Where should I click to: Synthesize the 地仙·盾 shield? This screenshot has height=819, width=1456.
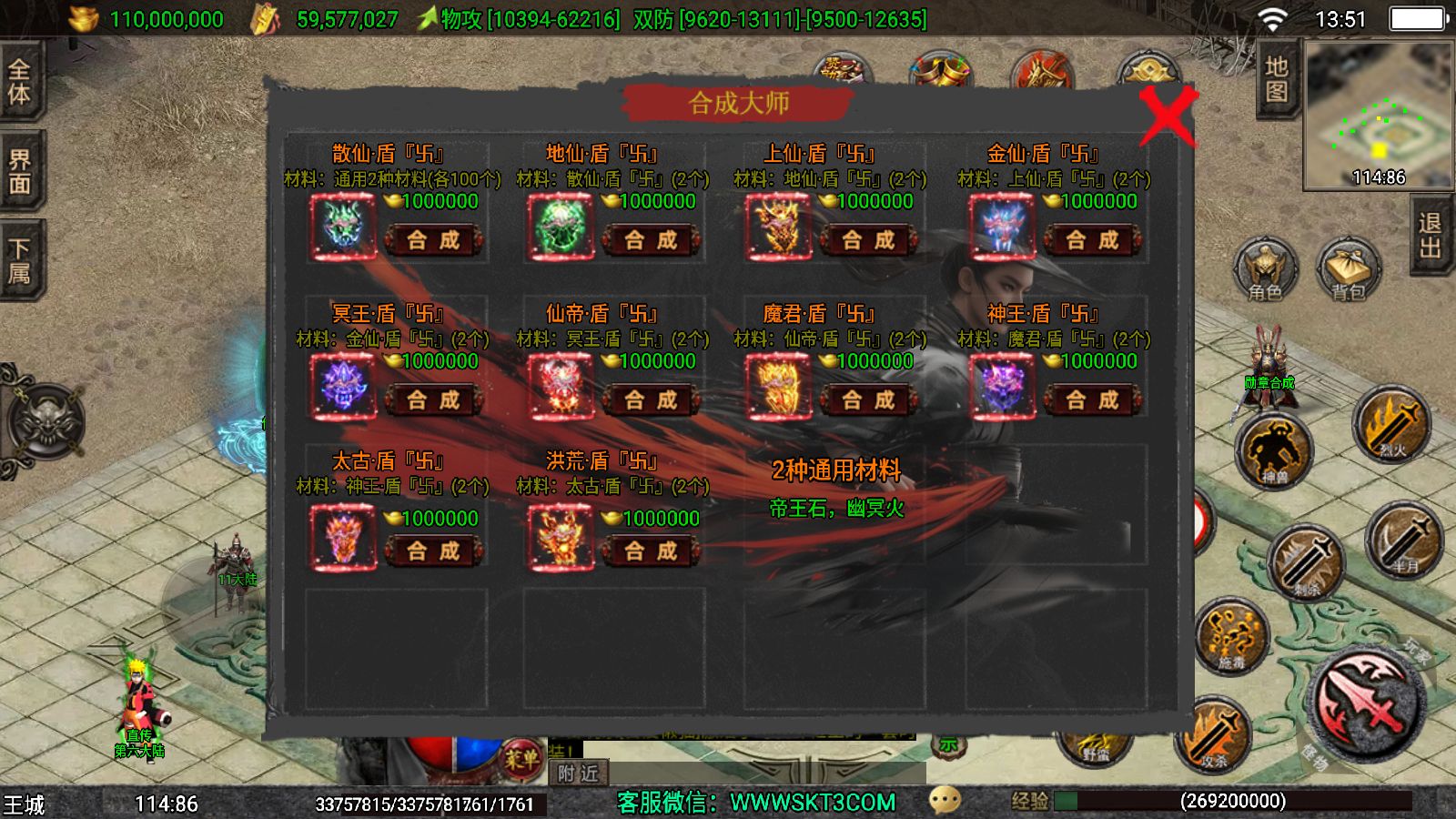[651, 240]
